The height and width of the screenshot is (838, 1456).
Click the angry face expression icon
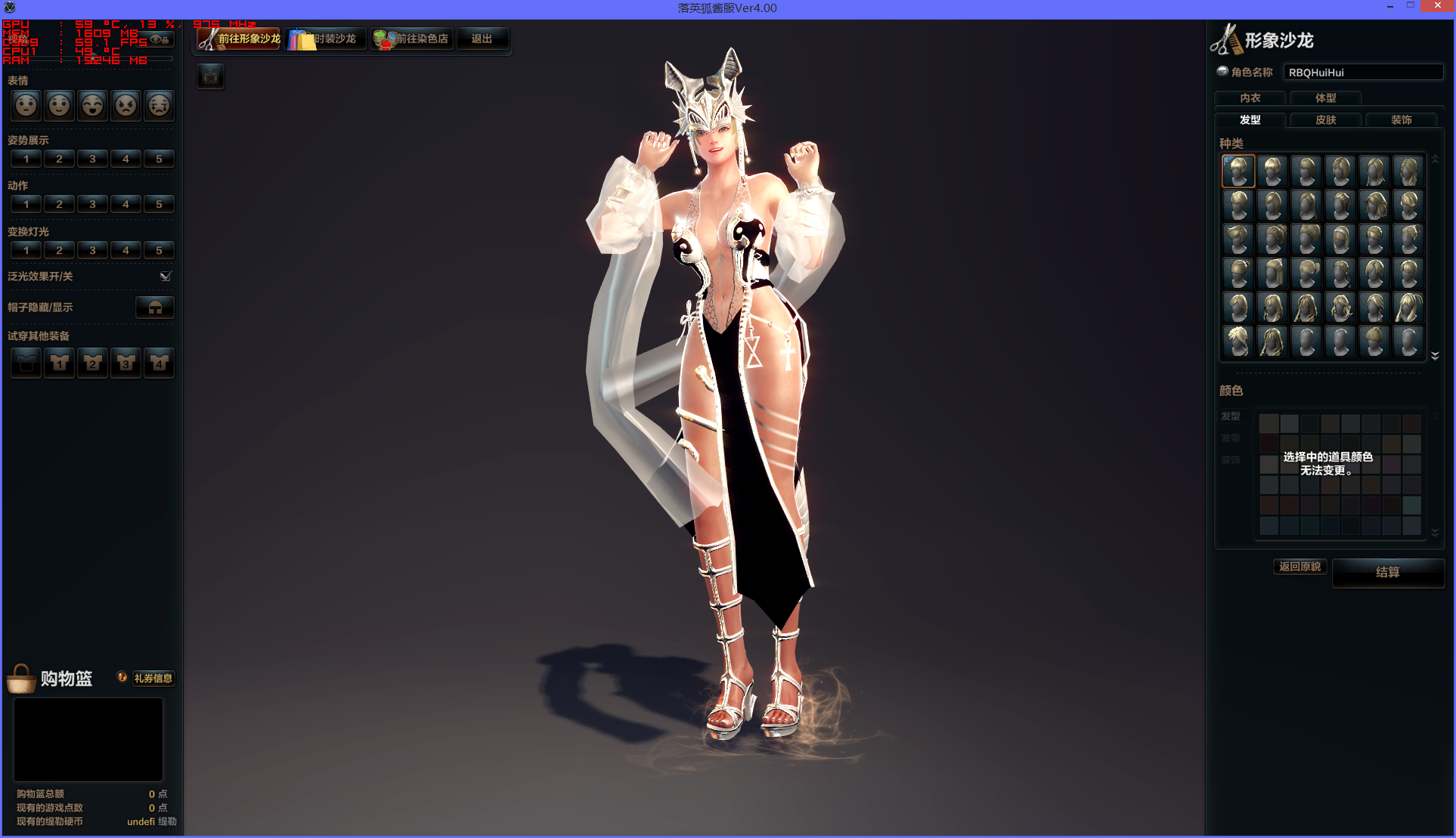tap(125, 106)
